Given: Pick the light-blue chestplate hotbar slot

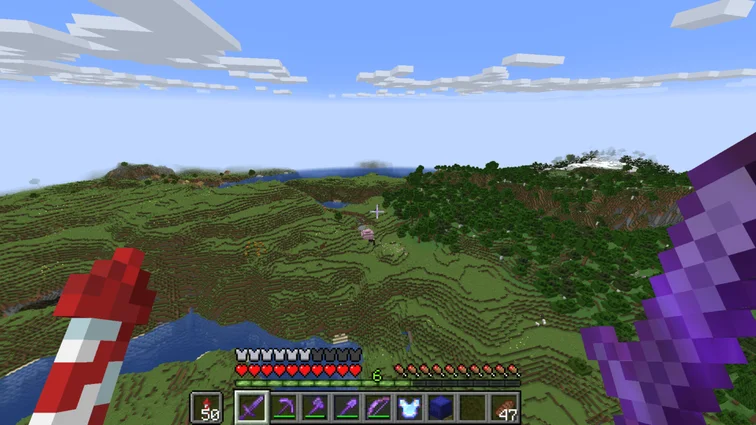Looking at the screenshot, I should click(x=410, y=407).
